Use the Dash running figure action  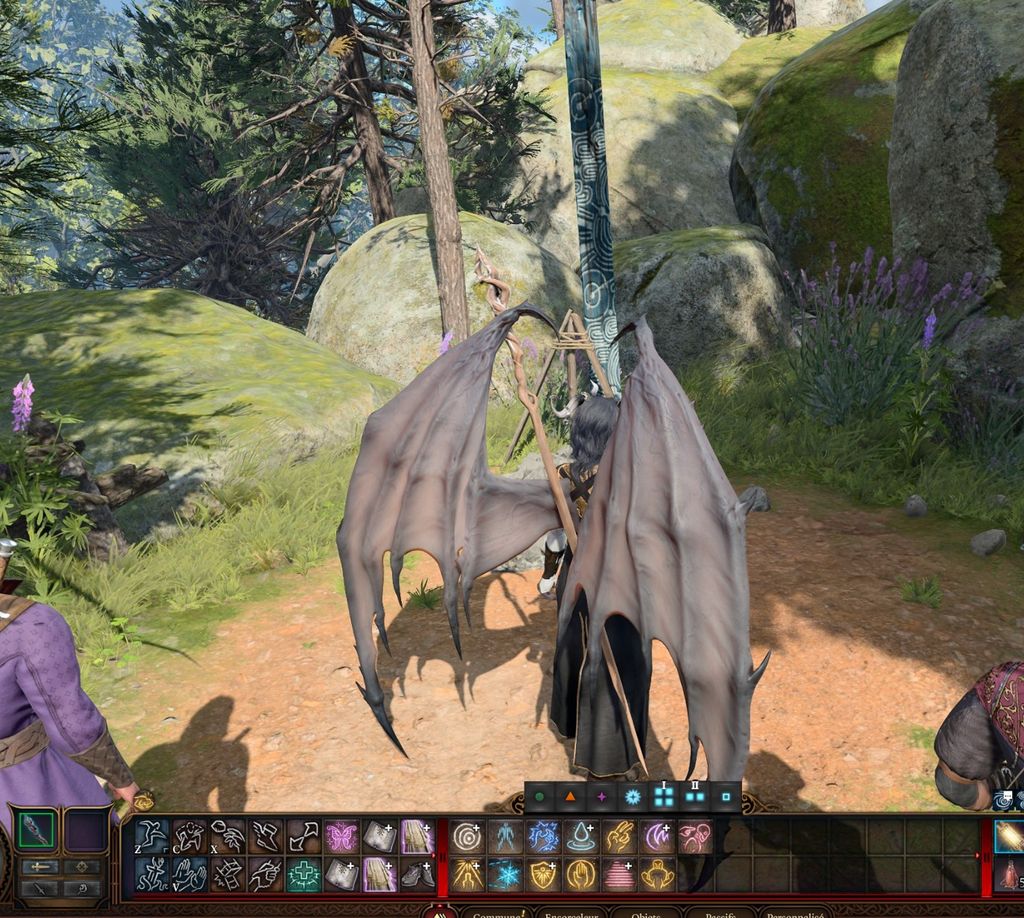tap(151, 874)
